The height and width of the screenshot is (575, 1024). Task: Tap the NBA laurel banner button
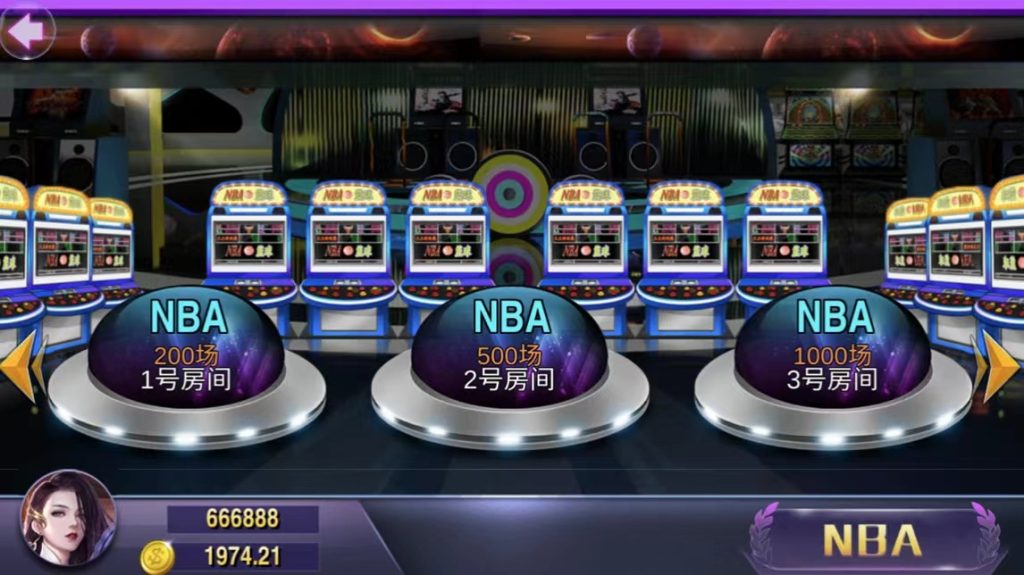tap(871, 540)
